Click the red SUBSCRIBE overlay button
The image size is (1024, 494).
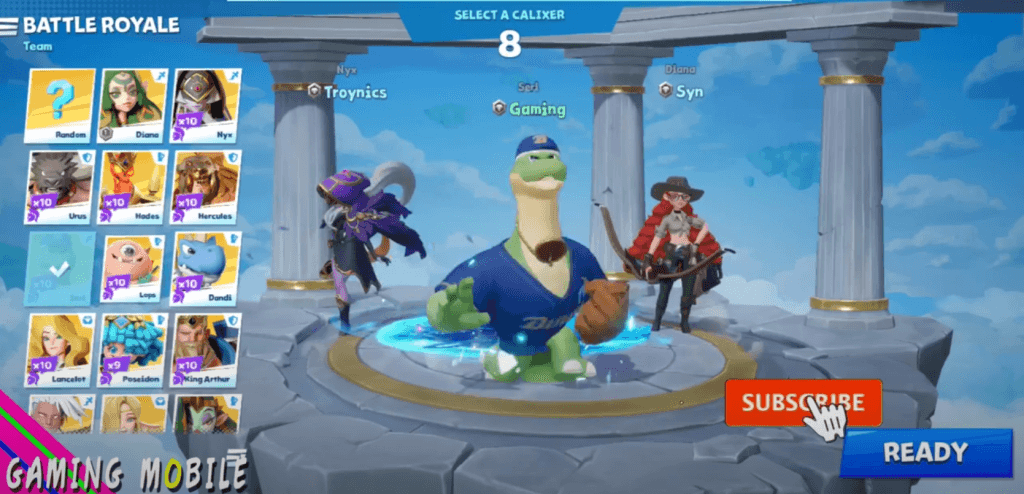803,403
